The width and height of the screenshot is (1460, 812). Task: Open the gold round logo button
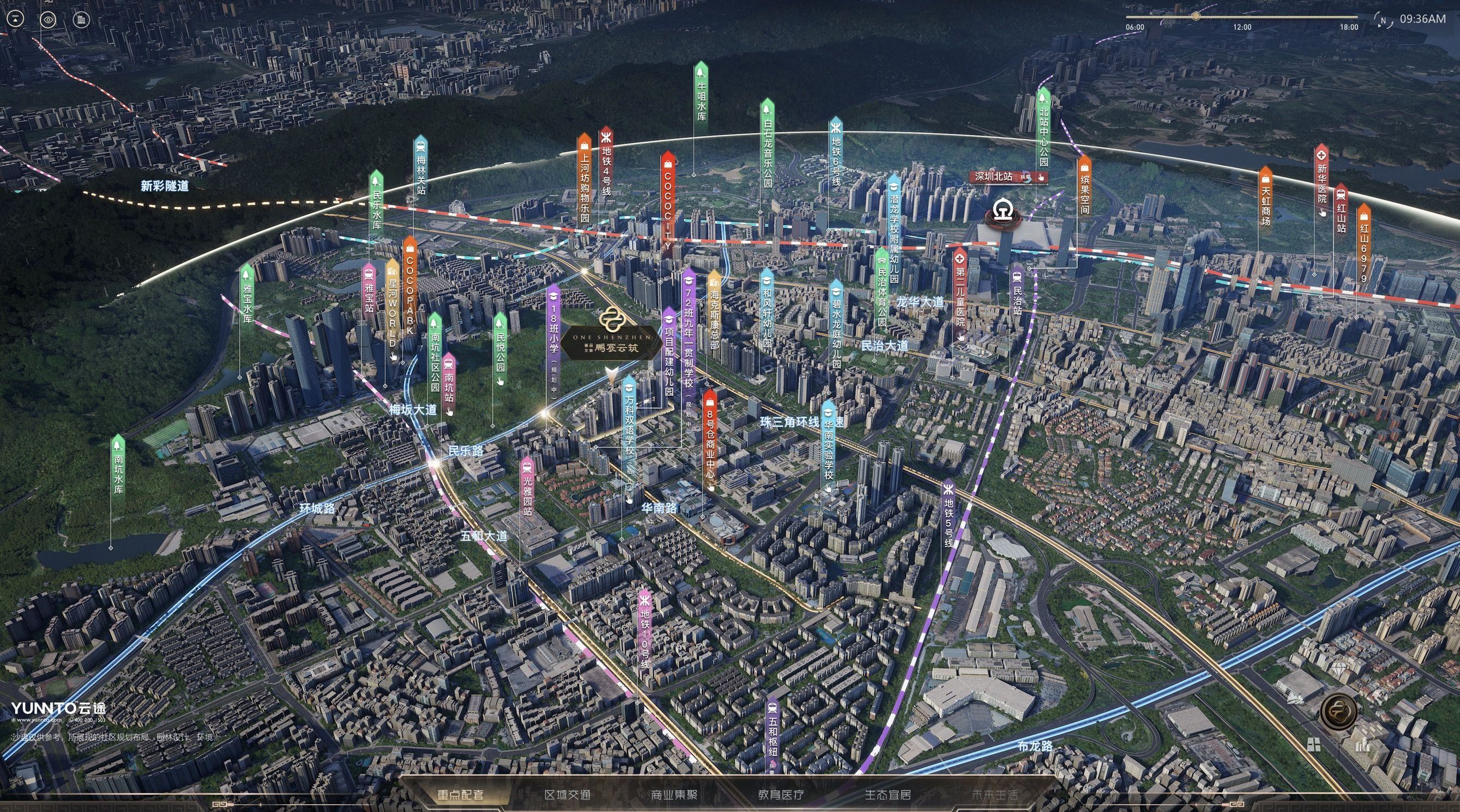tap(1338, 712)
